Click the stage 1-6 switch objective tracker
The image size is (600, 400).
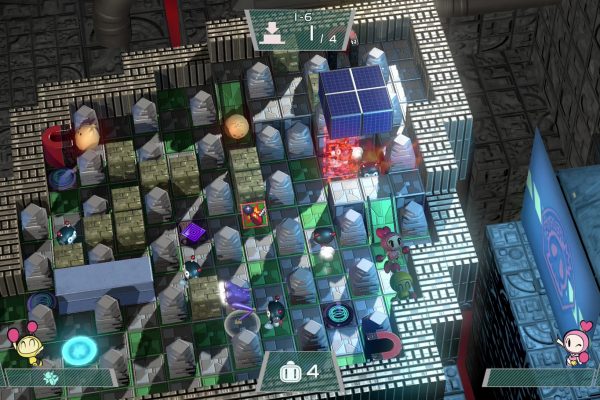pyautogui.click(x=300, y=29)
